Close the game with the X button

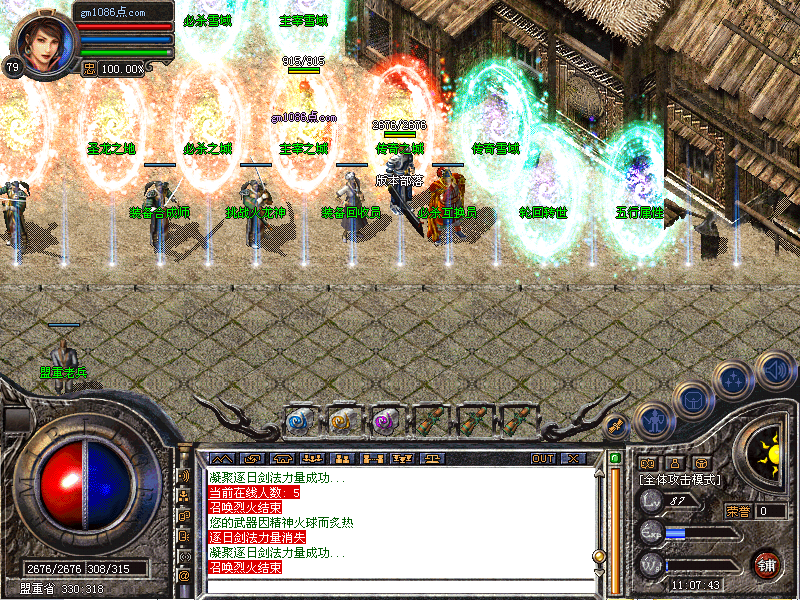[573, 458]
